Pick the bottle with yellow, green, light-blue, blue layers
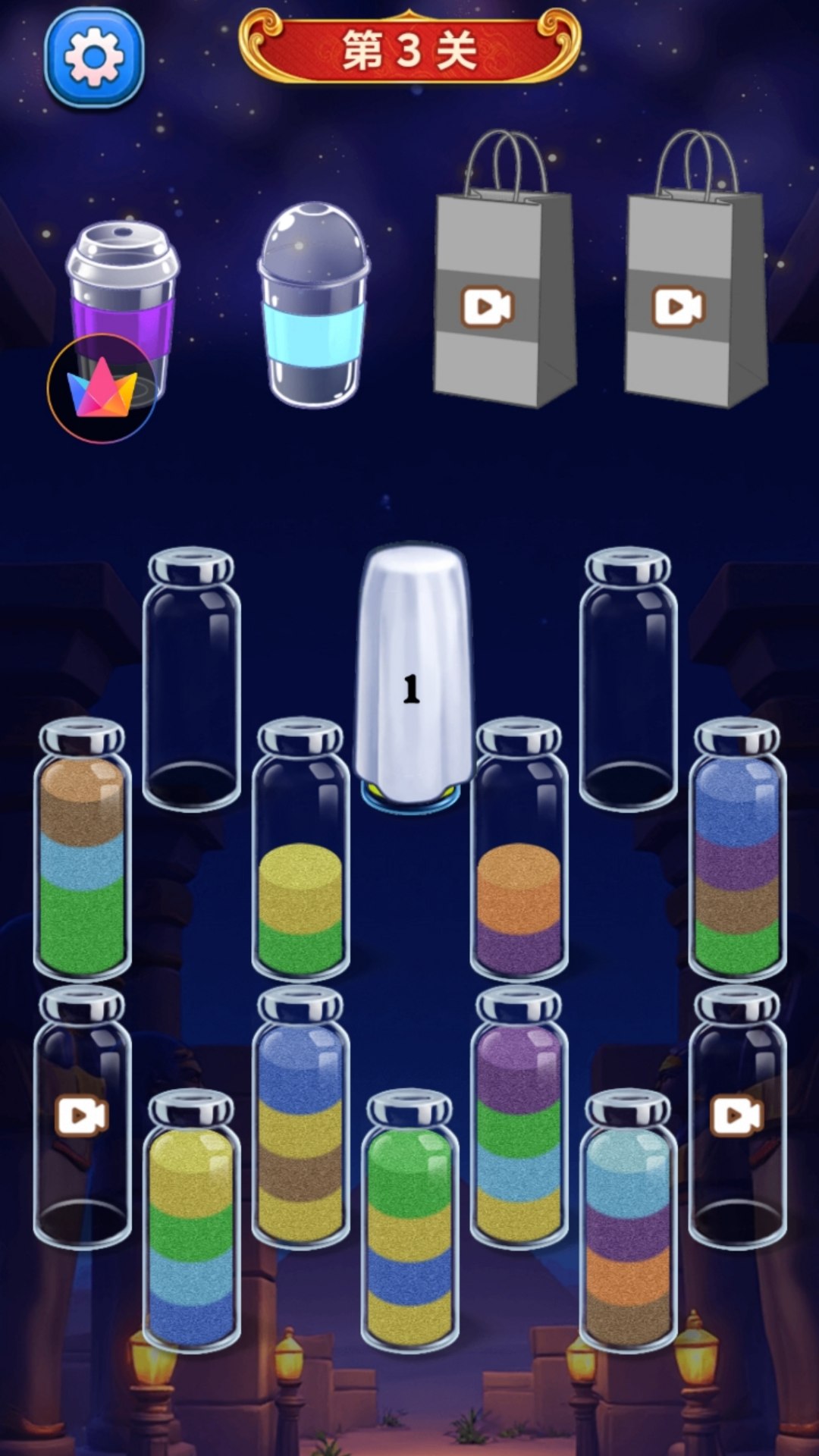This screenshot has width=819, height=1456. pos(191,1221)
